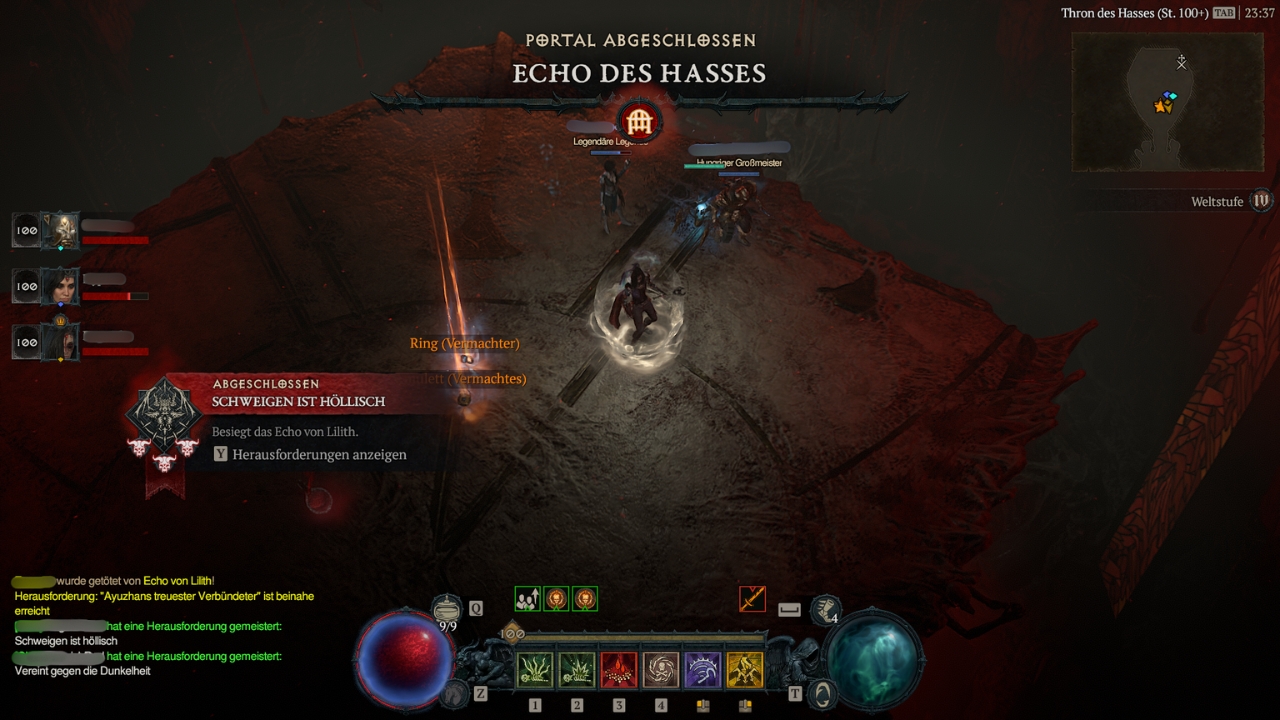The height and width of the screenshot is (720, 1280).
Task: Click the party buff icon above the hotbar
Action: pyautogui.click(x=527, y=599)
